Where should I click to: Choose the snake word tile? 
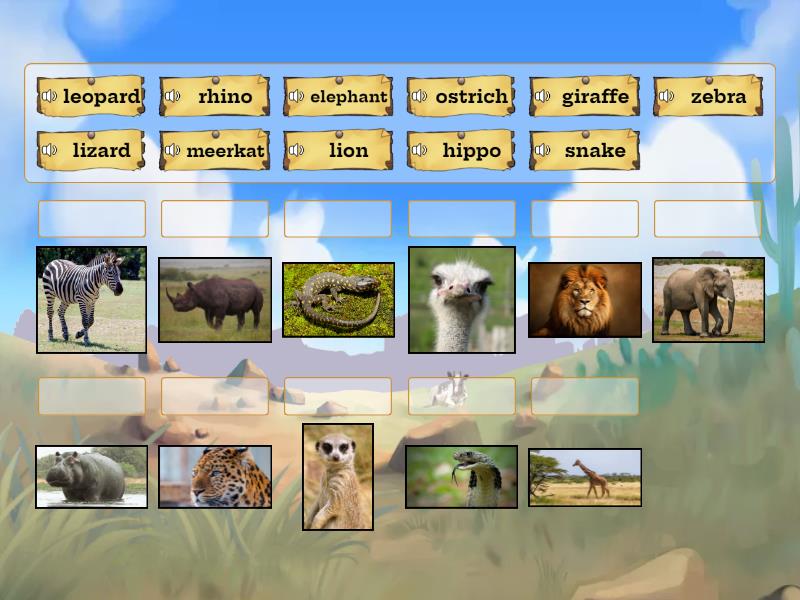click(x=594, y=151)
